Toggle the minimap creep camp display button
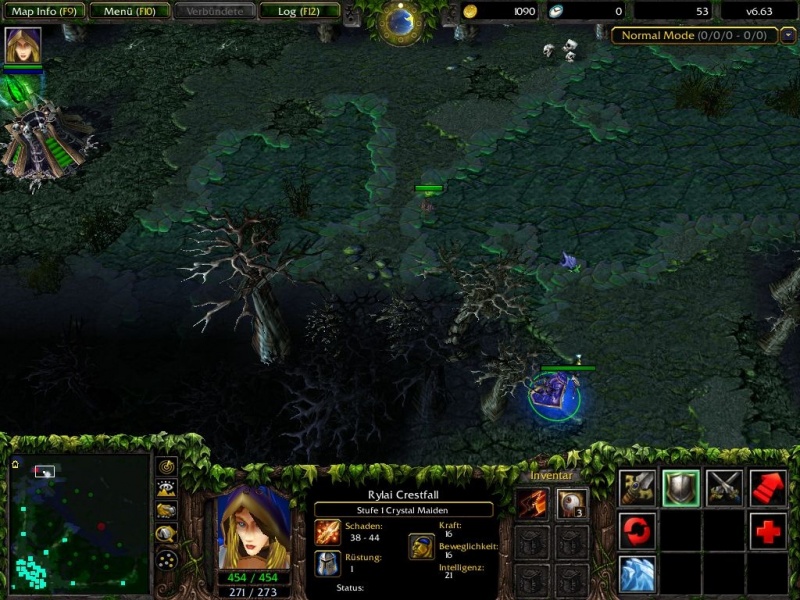 coord(167,534)
